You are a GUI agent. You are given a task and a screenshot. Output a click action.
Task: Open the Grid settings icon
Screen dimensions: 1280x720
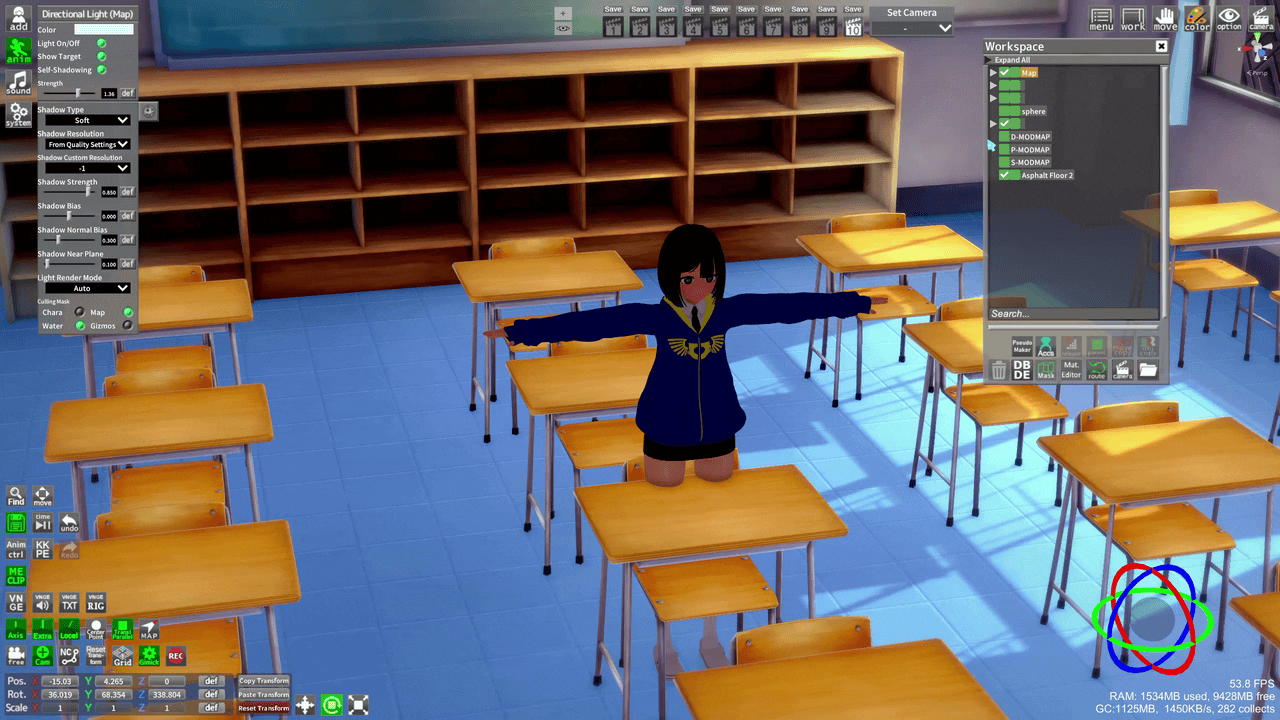pyautogui.click(x=122, y=655)
